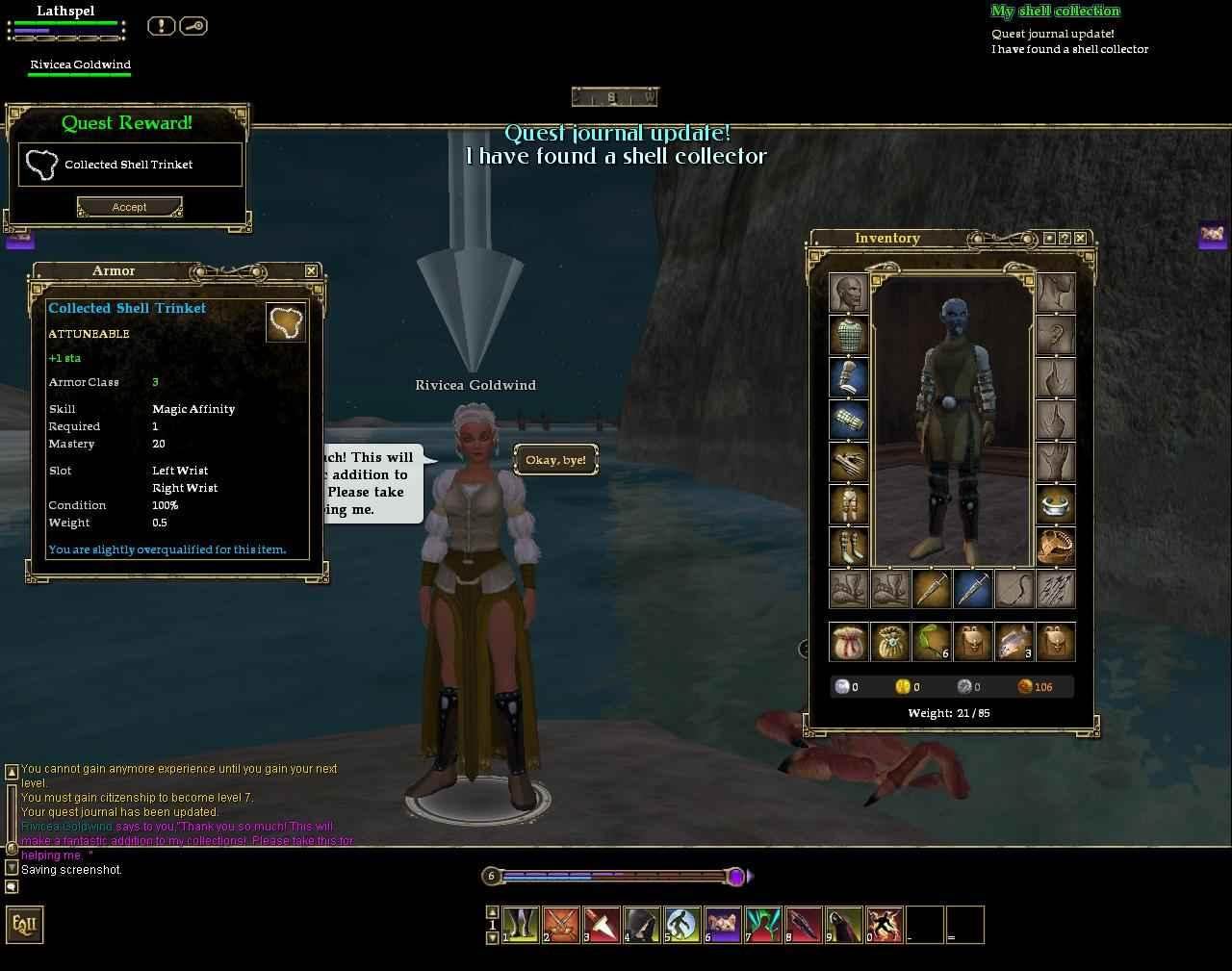Select the green herb stack of six

tap(931, 642)
